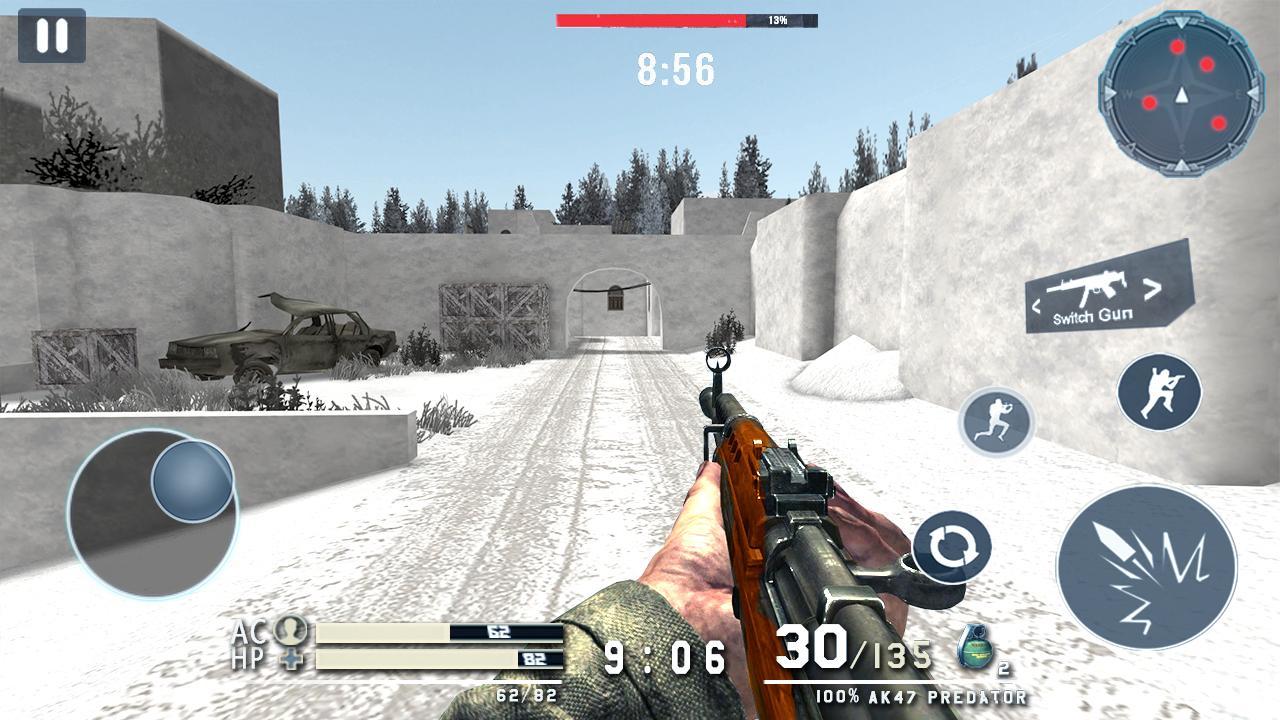The image size is (1280, 720).
Task: Switch to the next gun with the right arrow
Action: coord(1153,289)
